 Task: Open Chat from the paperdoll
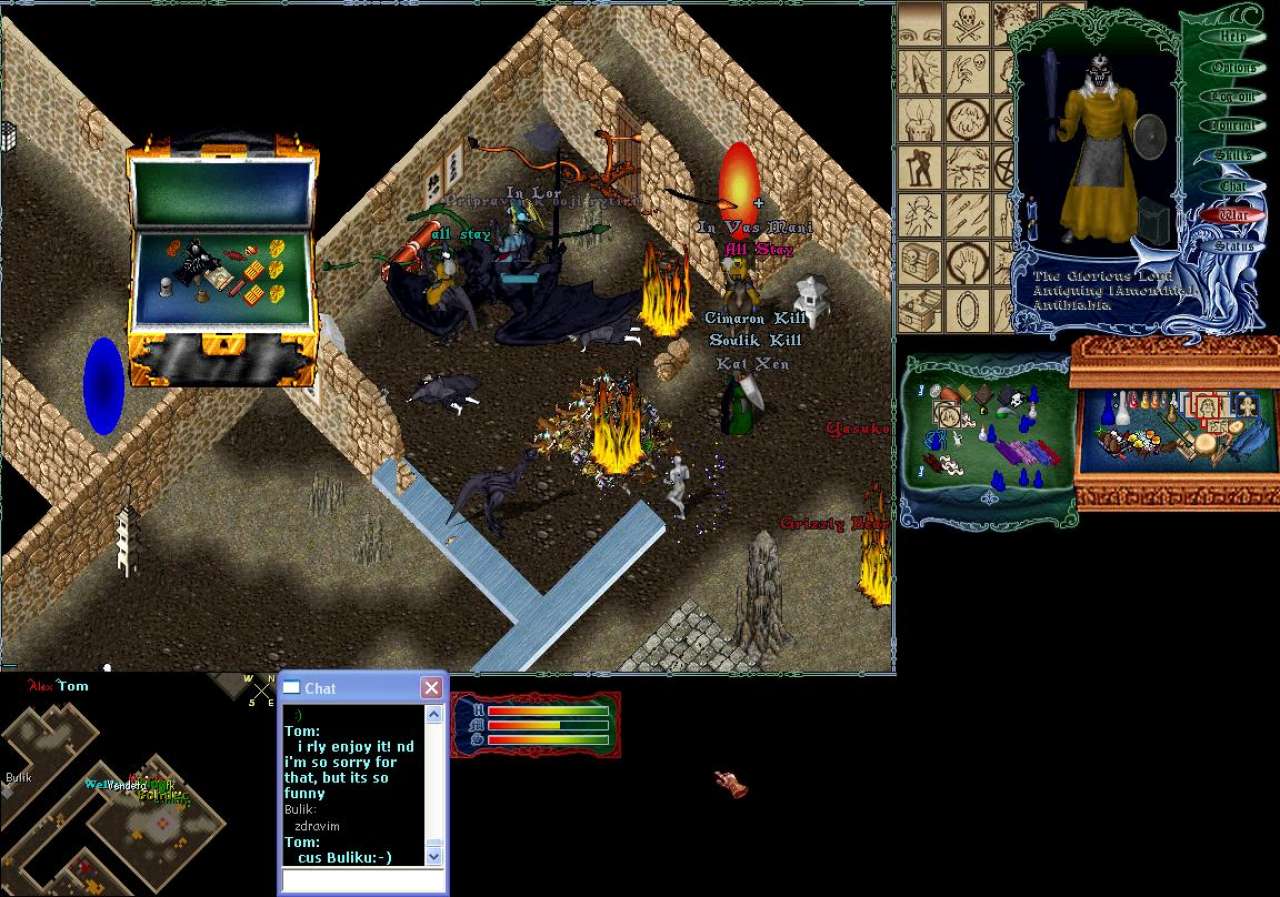pos(1233,186)
